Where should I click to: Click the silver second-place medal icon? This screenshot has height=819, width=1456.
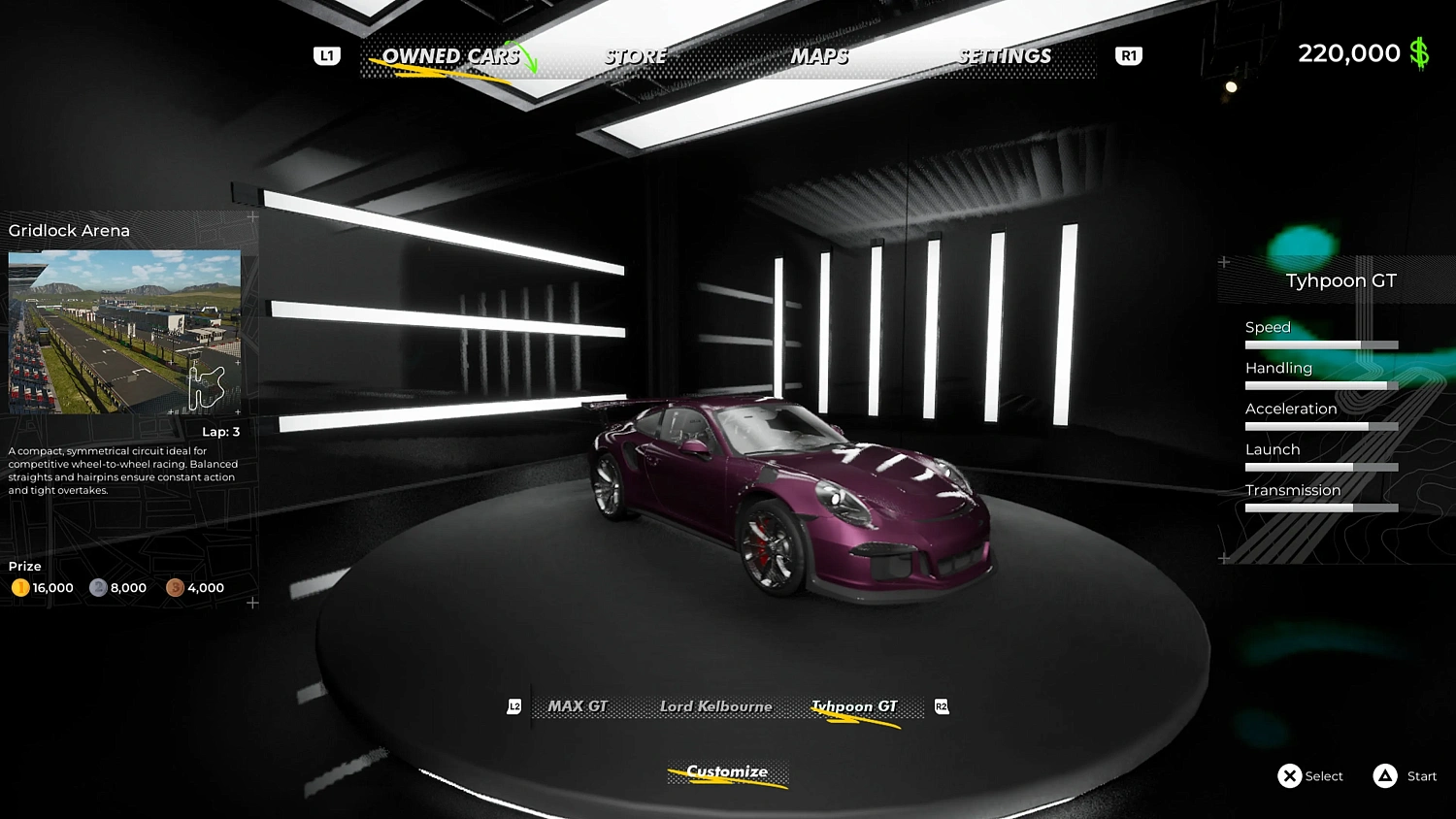pos(97,587)
